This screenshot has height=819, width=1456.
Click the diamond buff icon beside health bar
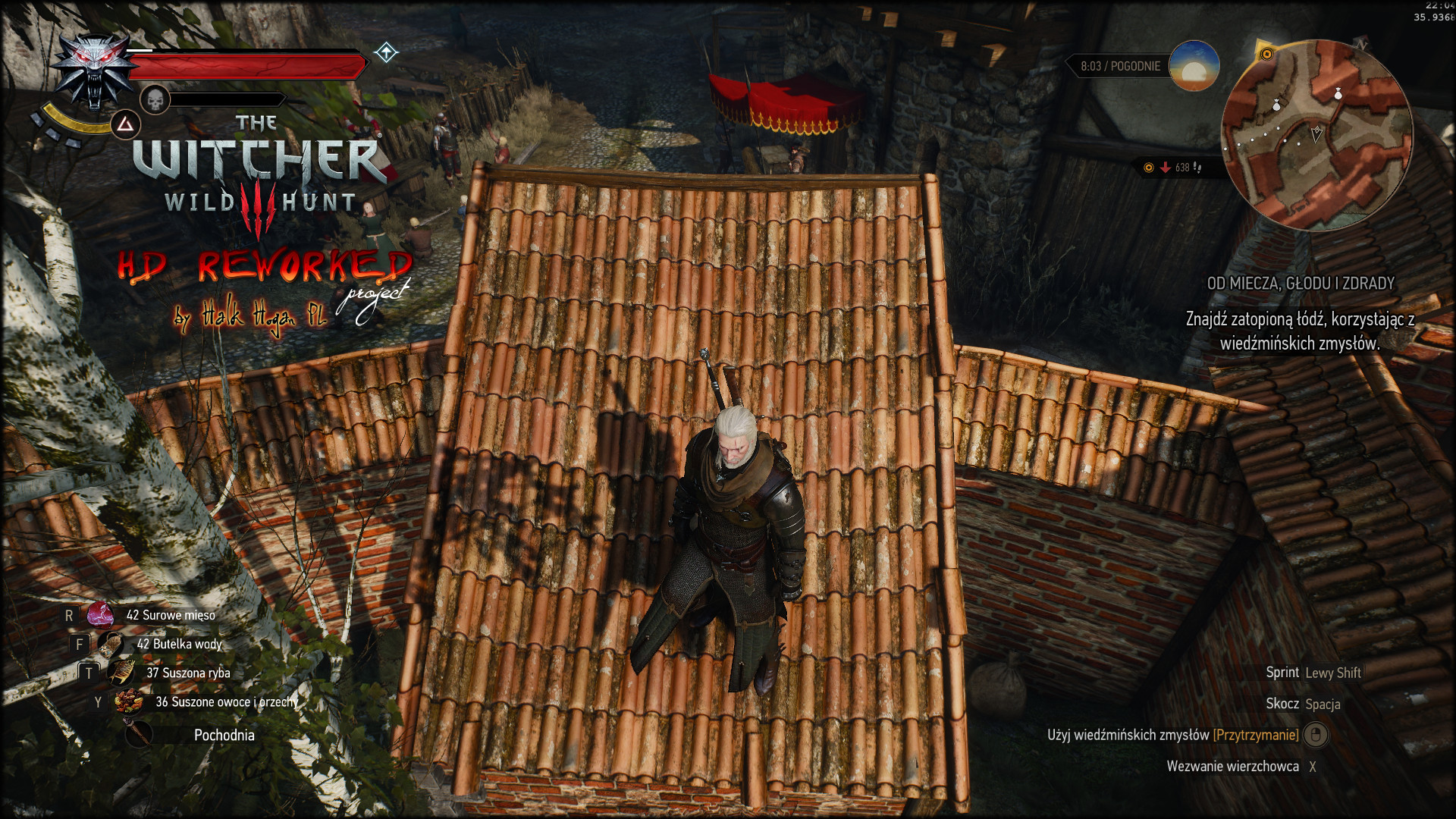386,52
